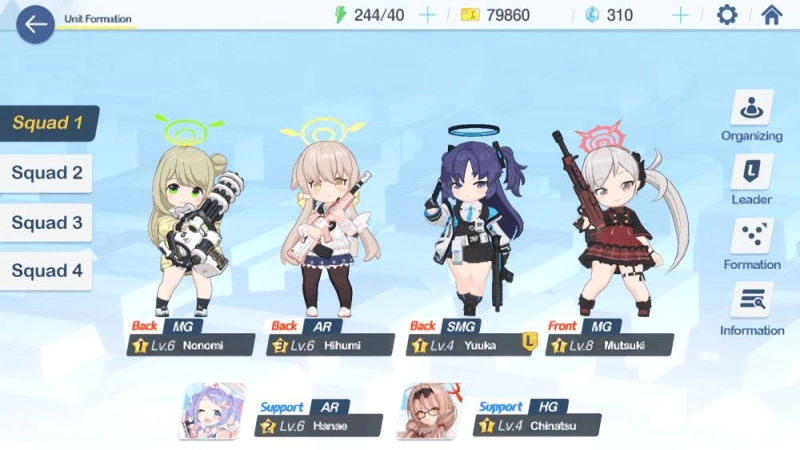
Task: Switch to Squad 4 tab
Action: point(47,271)
